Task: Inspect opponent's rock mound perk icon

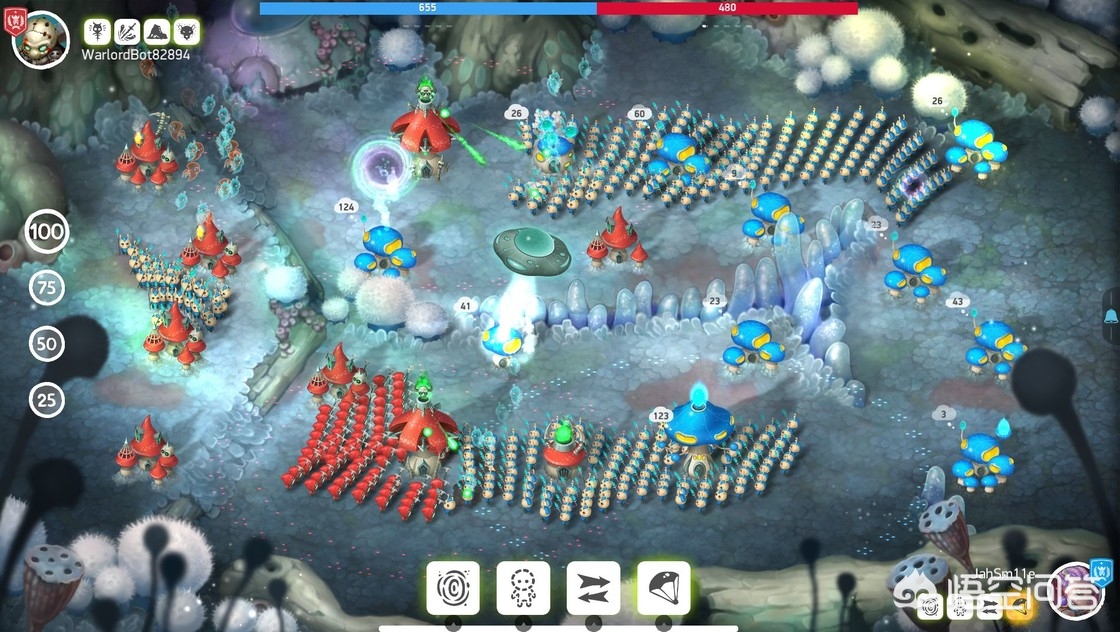Action: tap(156, 32)
